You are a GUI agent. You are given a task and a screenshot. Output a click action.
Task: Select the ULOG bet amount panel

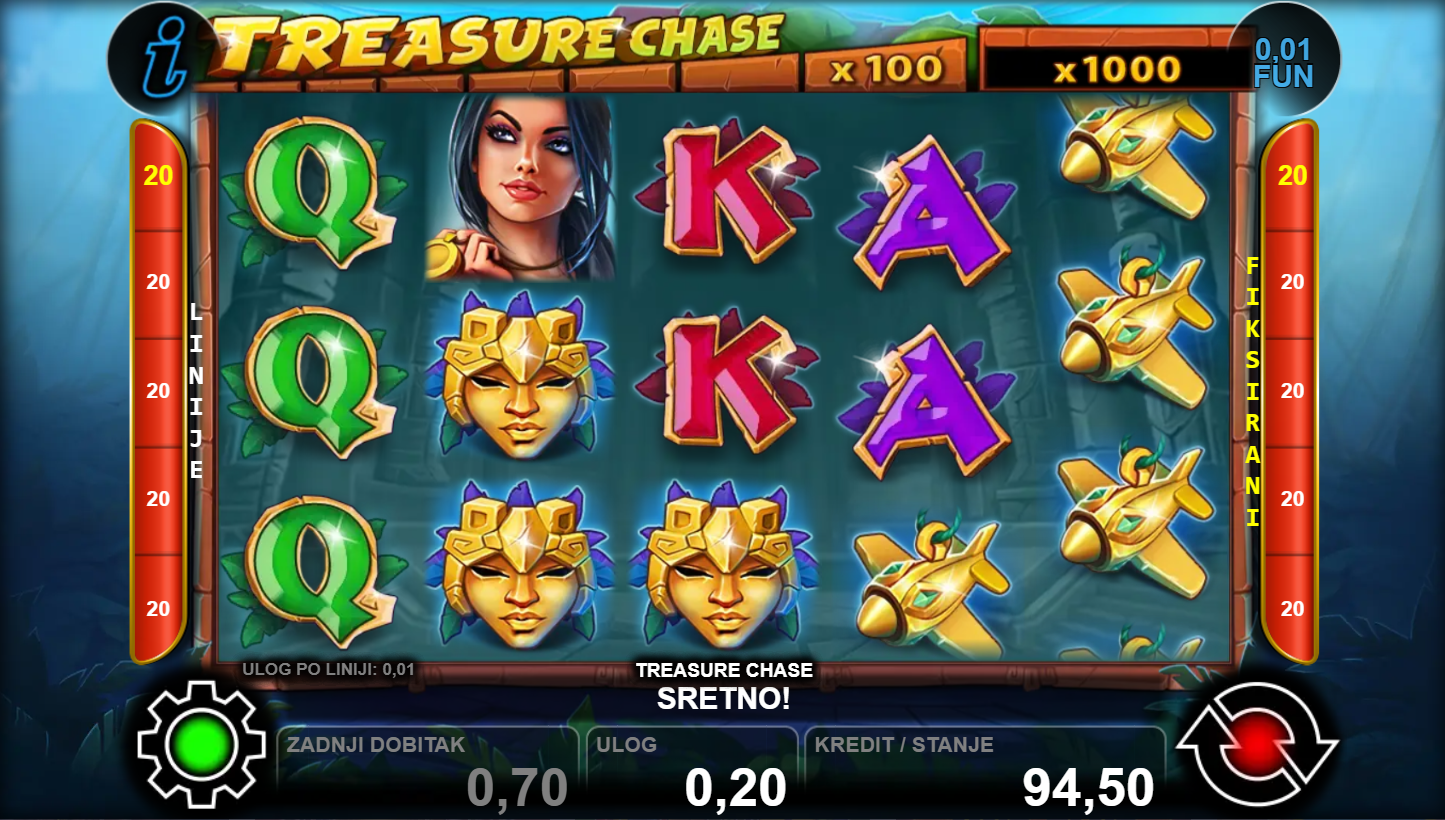692,771
